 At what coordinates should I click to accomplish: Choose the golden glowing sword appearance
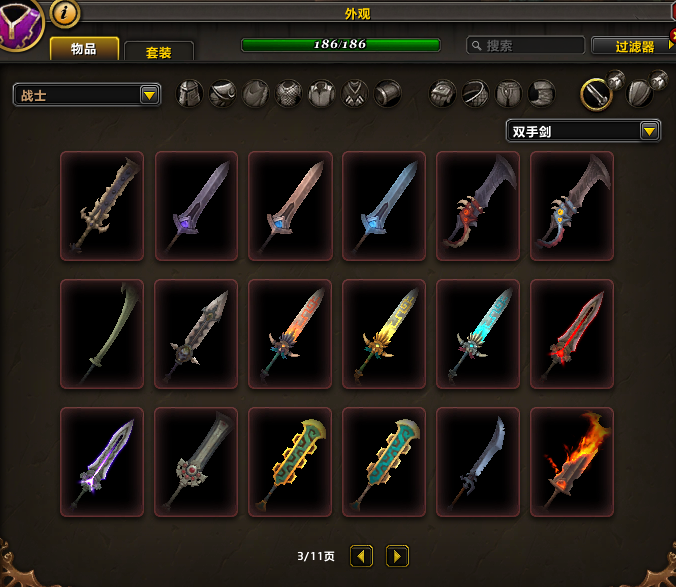coord(383,333)
